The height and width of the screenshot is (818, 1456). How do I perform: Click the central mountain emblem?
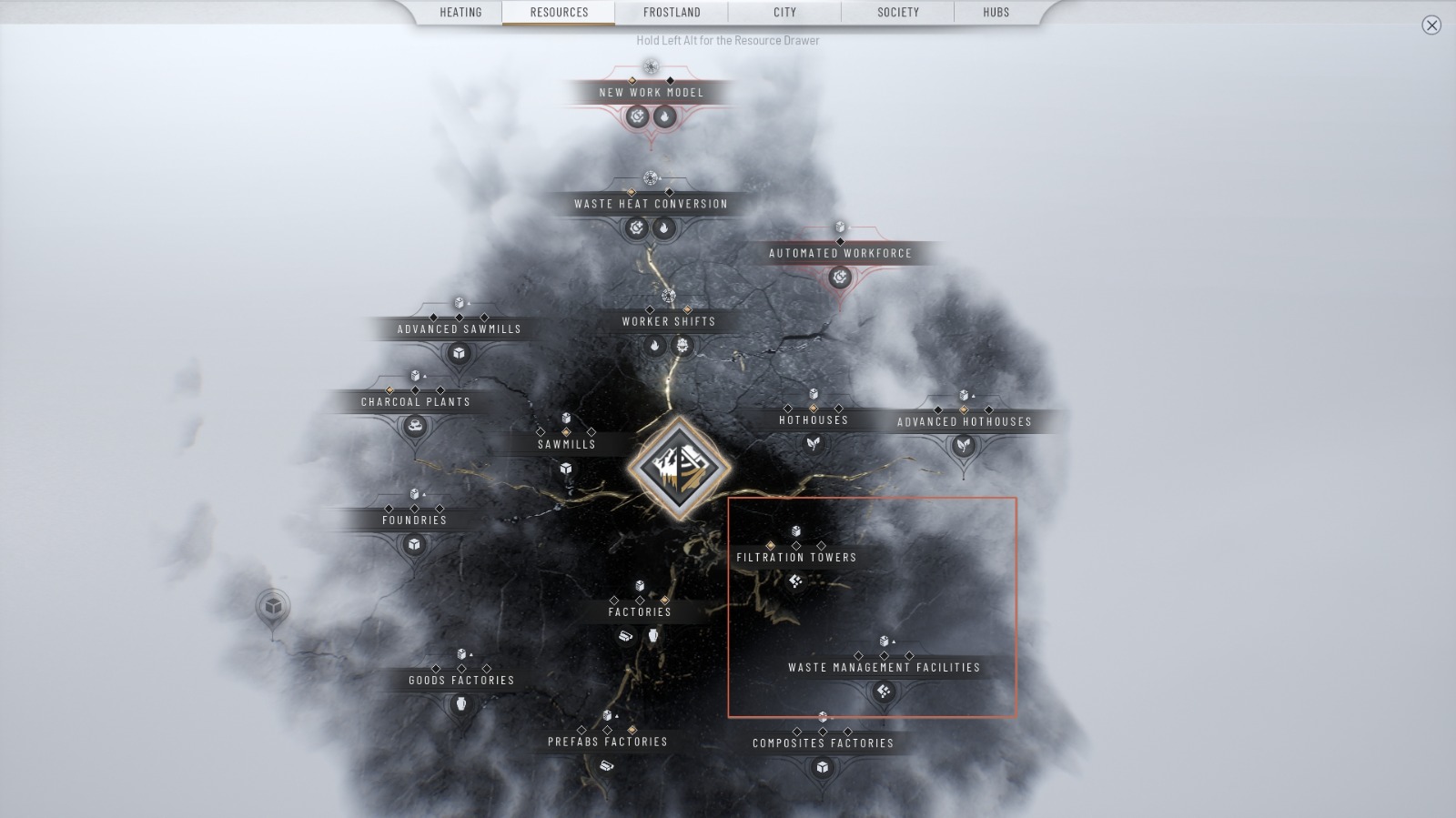pos(681,466)
